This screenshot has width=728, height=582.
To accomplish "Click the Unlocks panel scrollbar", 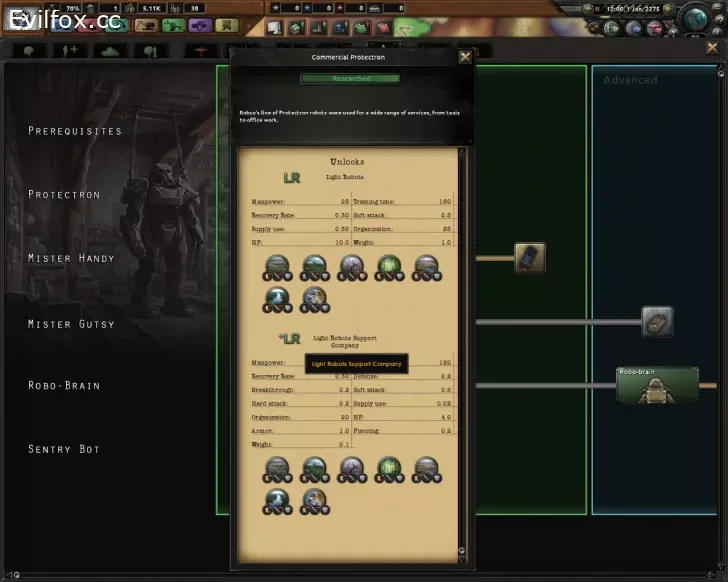I will click(x=461, y=350).
